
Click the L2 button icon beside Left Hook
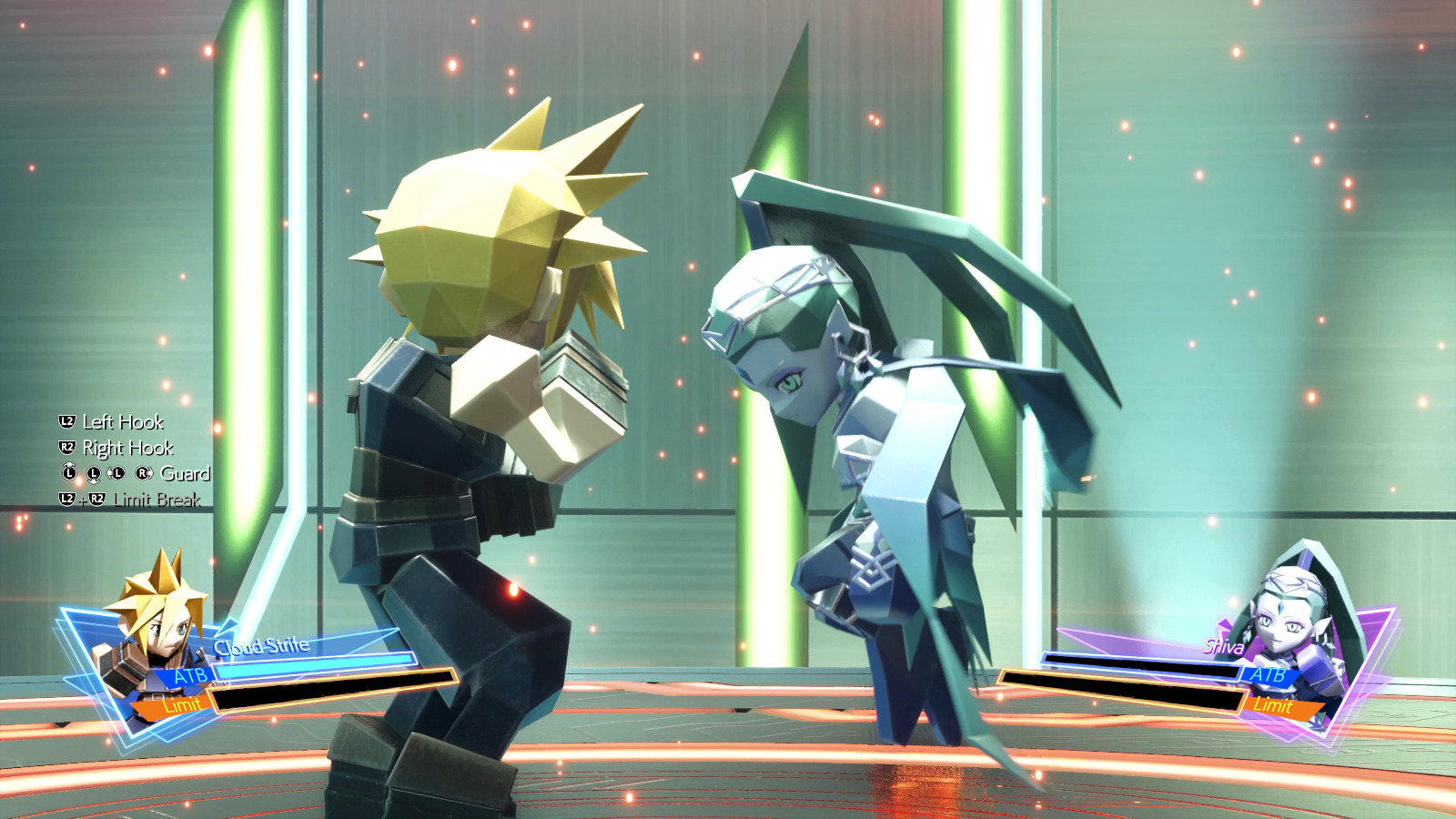(66, 423)
